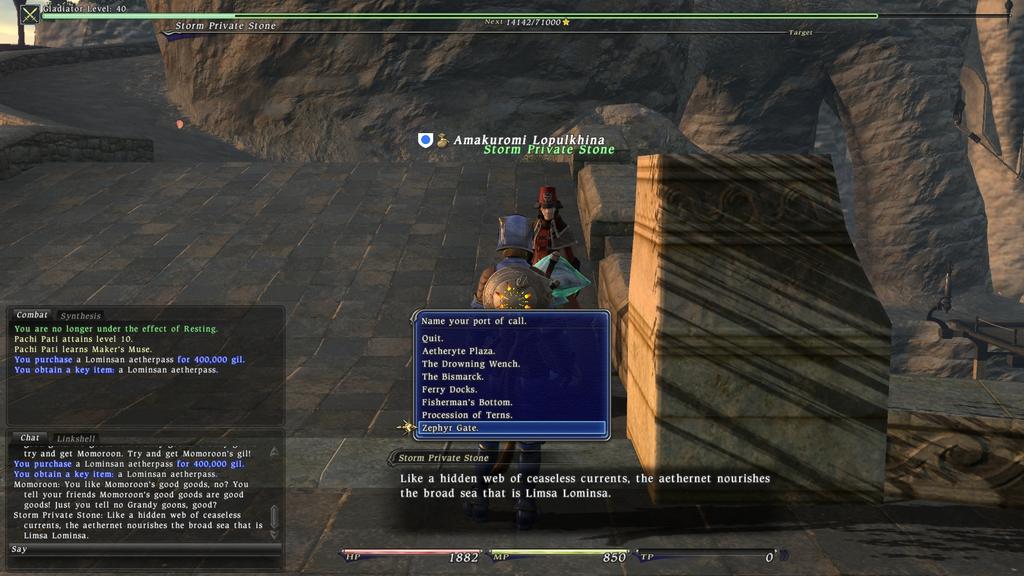Select Aetheryte Plaza destination
The image size is (1024, 576).
click(x=459, y=352)
